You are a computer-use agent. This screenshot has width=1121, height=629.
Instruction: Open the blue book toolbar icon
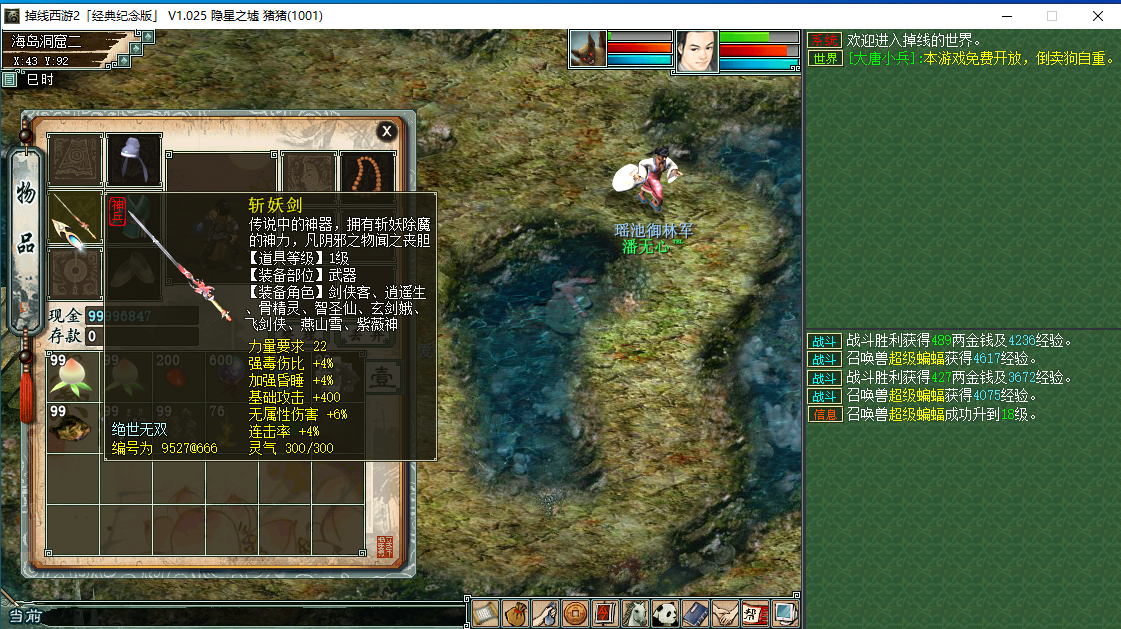[695, 612]
